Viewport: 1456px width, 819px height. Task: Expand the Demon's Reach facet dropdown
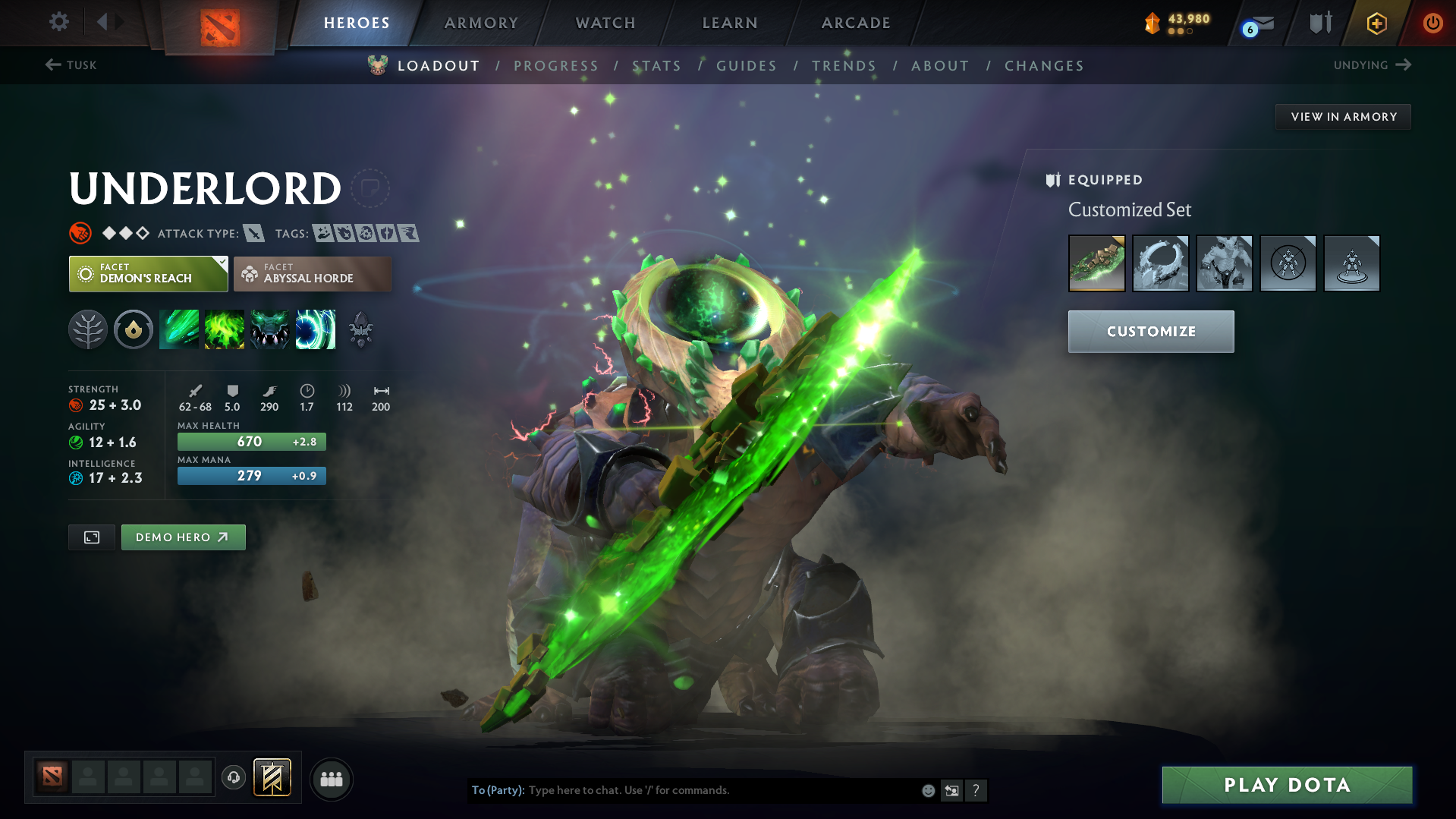221,264
